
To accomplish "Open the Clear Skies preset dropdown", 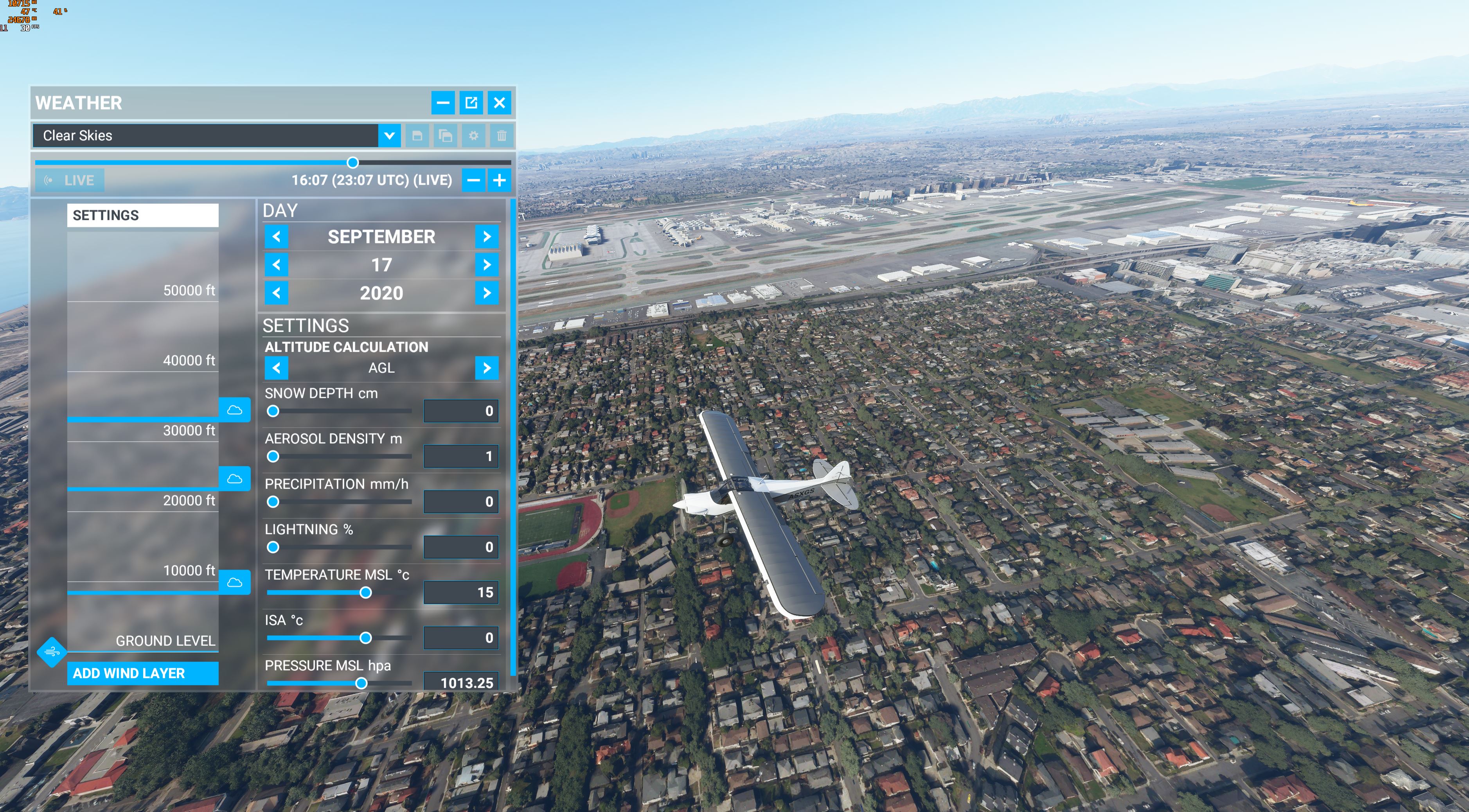I will [x=389, y=136].
